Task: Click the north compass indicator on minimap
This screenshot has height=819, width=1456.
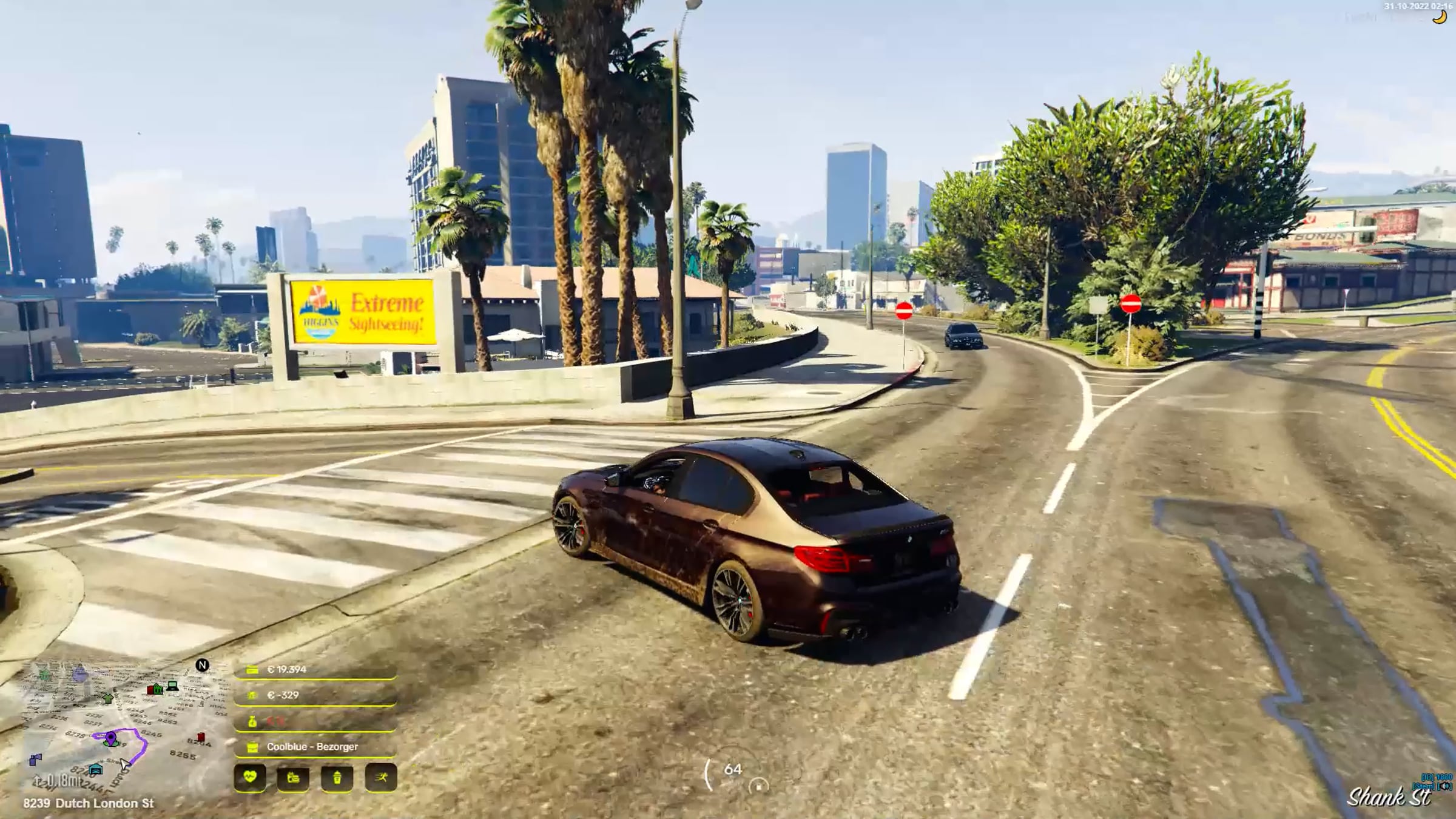Action: click(202, 666)
